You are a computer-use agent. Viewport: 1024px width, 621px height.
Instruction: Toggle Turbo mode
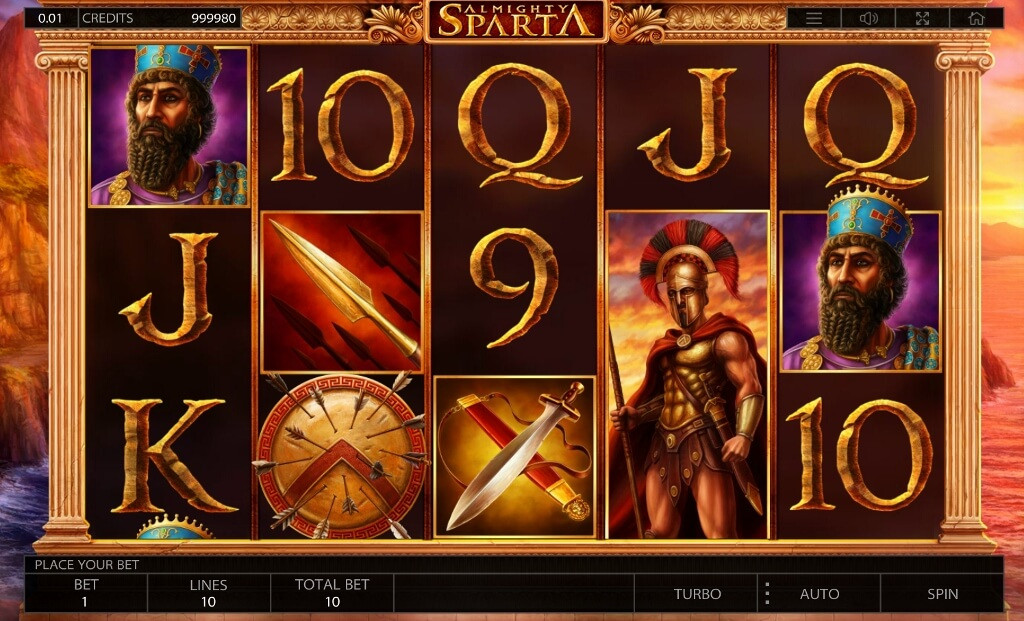(697, 593)
